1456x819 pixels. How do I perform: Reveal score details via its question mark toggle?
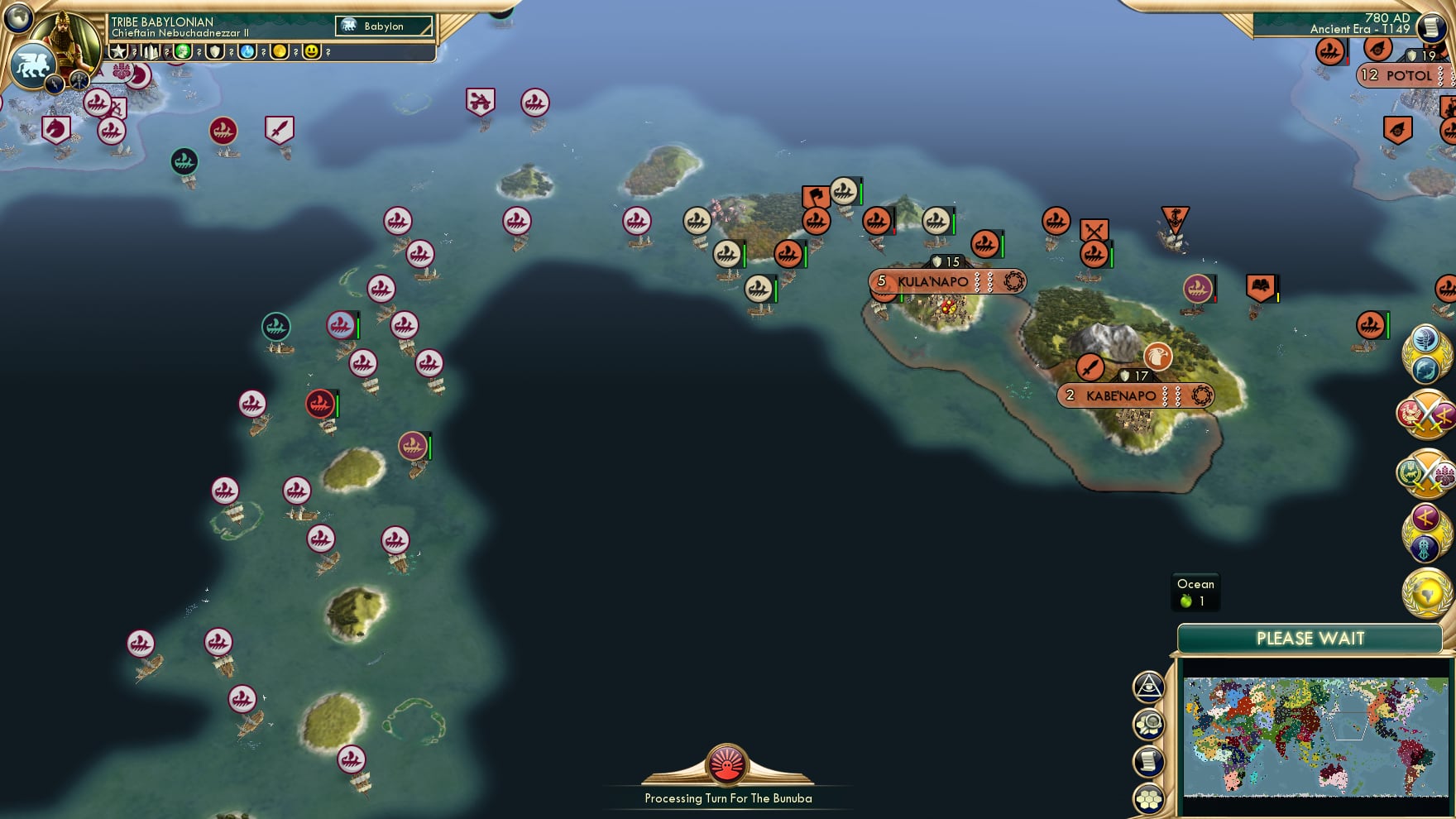tap(134, 53)
